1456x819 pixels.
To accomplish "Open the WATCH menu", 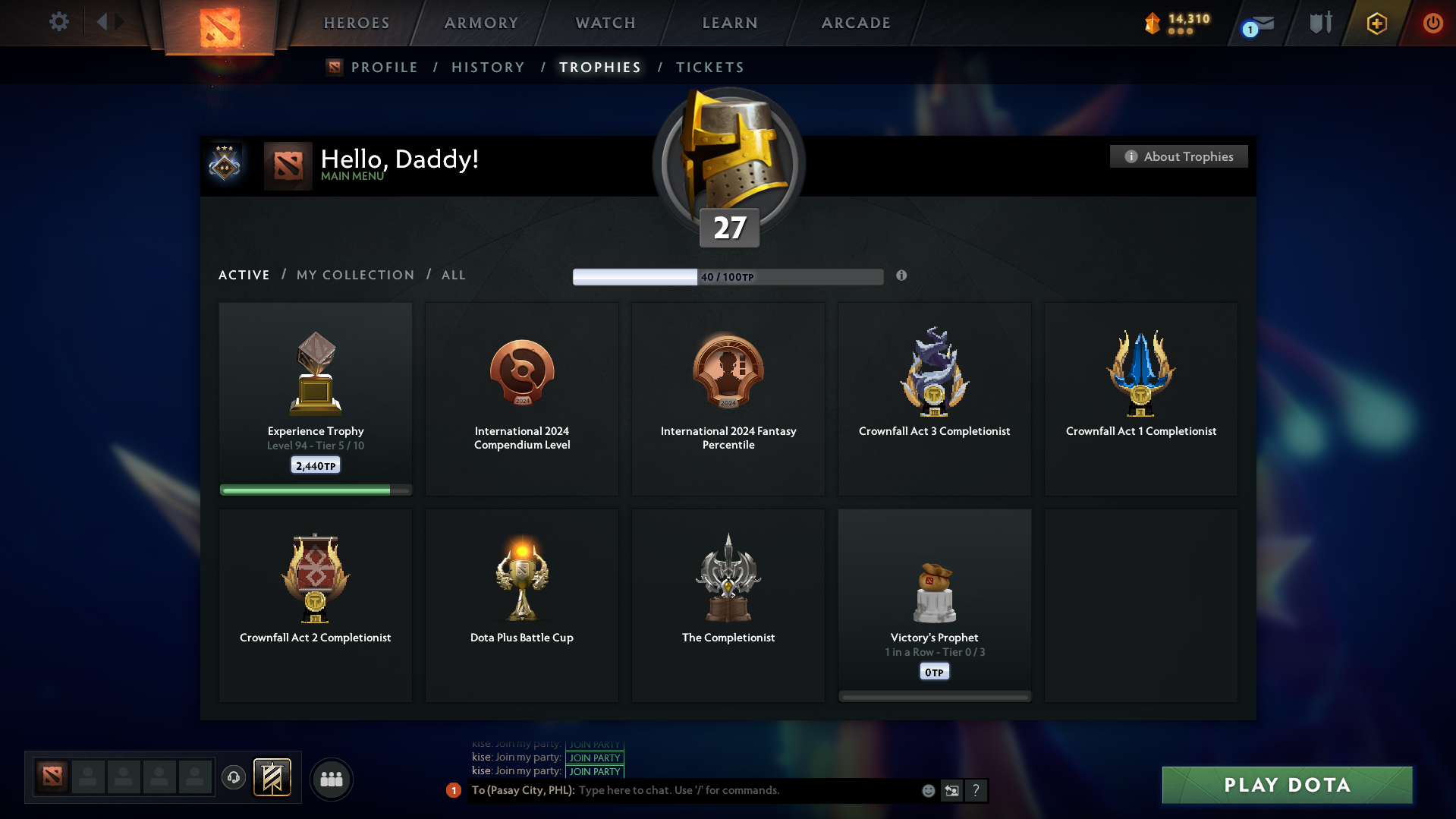I will point(604,23).
